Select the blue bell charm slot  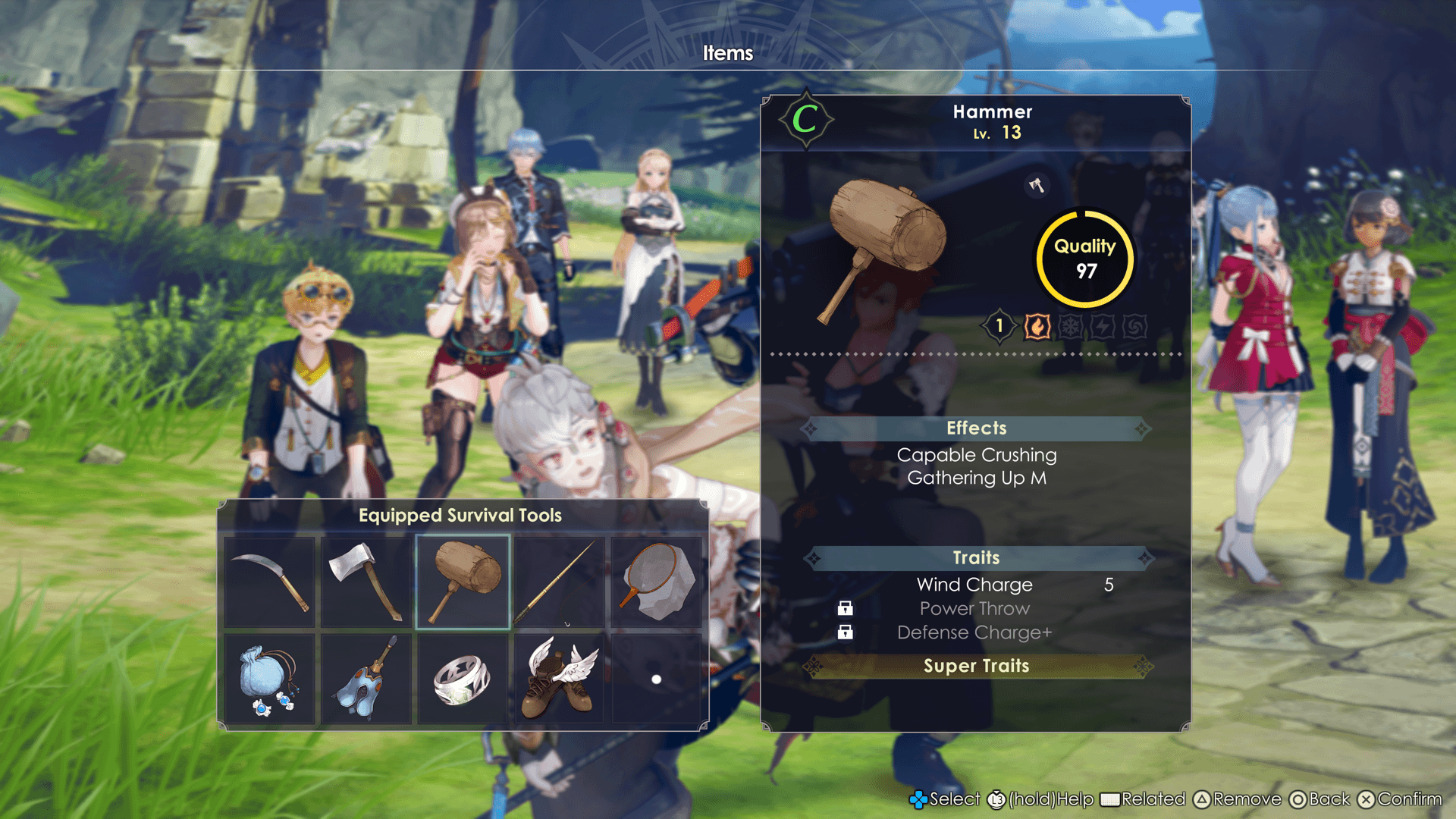(366, 679)
